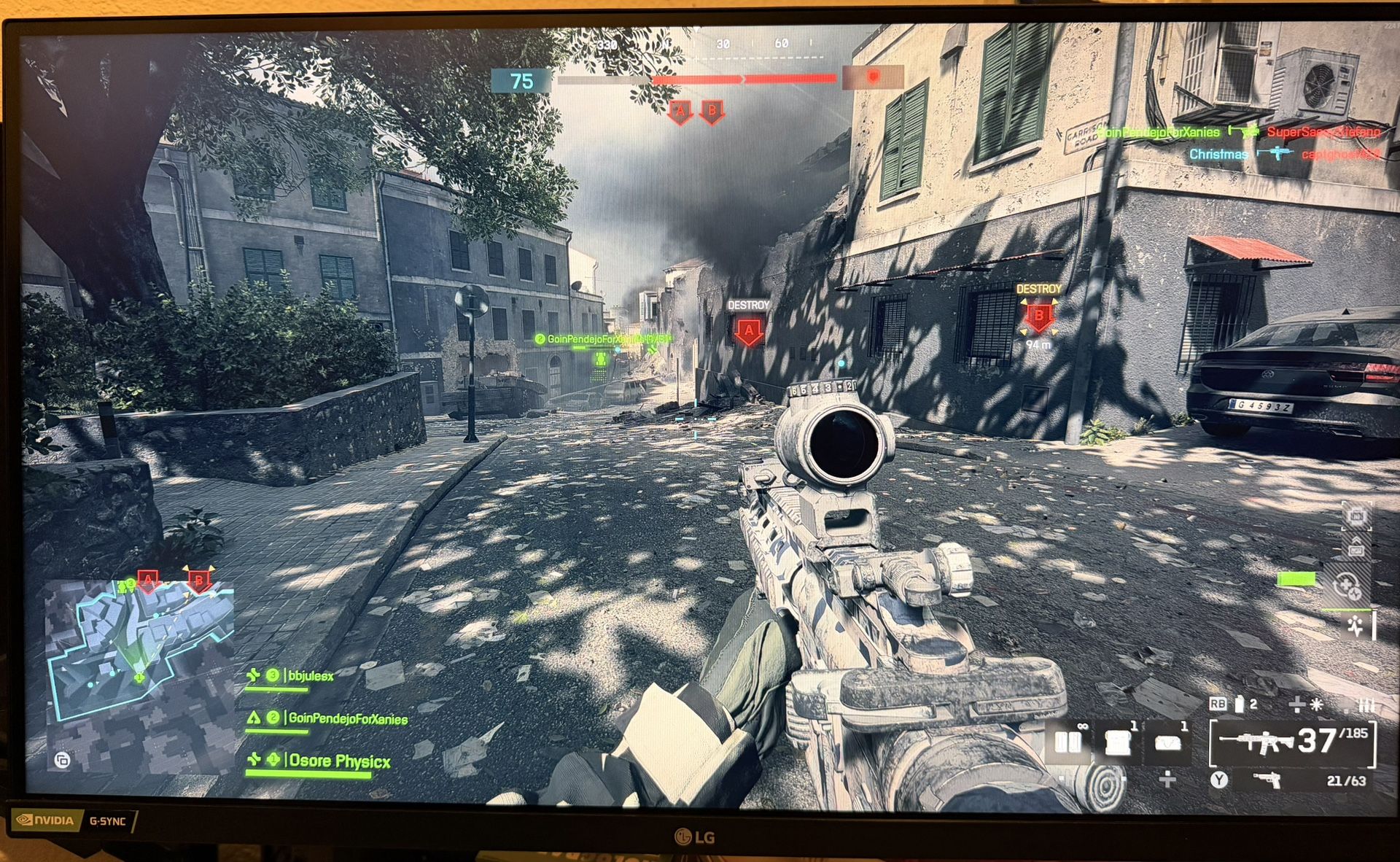Toggle weapon swap using the Y button icon
This screenshot has width=1400, height=862.
[1219, 779]
